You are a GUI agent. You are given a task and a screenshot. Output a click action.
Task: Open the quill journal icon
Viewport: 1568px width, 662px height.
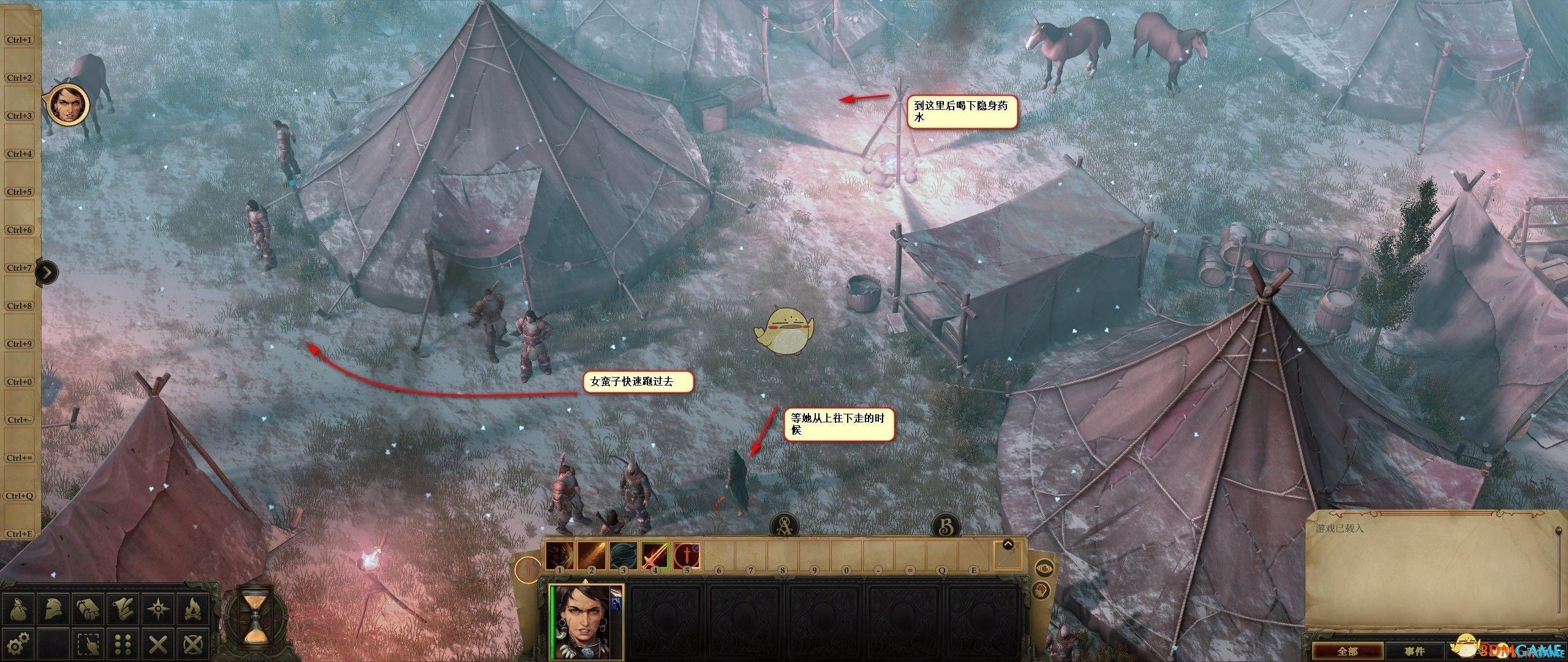(122, 607)
